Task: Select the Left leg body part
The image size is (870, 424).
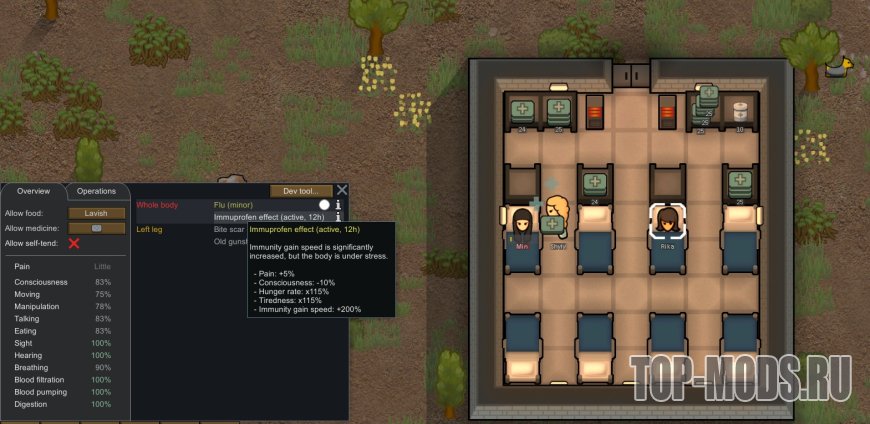Action: pos(150,229)
